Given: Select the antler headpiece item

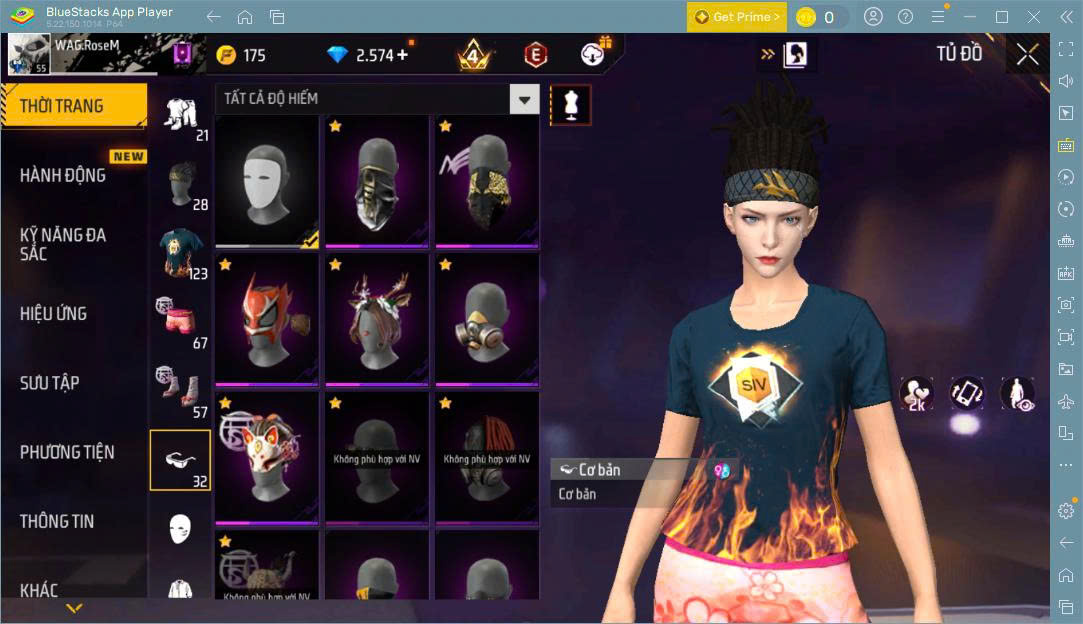Looking at the screenshot, I should [377, 319].
